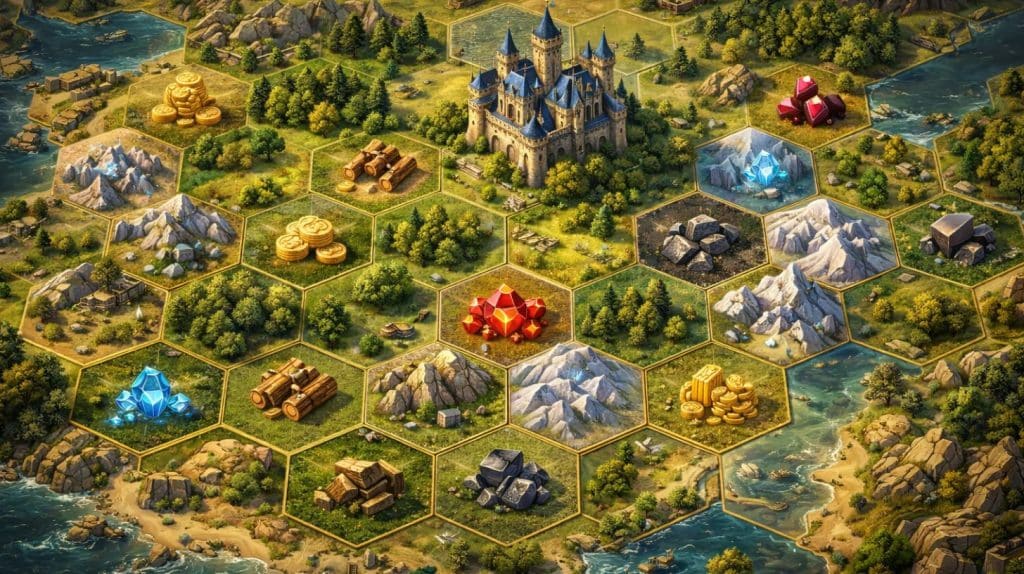Select the glowing ice crystal mountain tile
Screen dimensions: 1024x574
[757, 169]
